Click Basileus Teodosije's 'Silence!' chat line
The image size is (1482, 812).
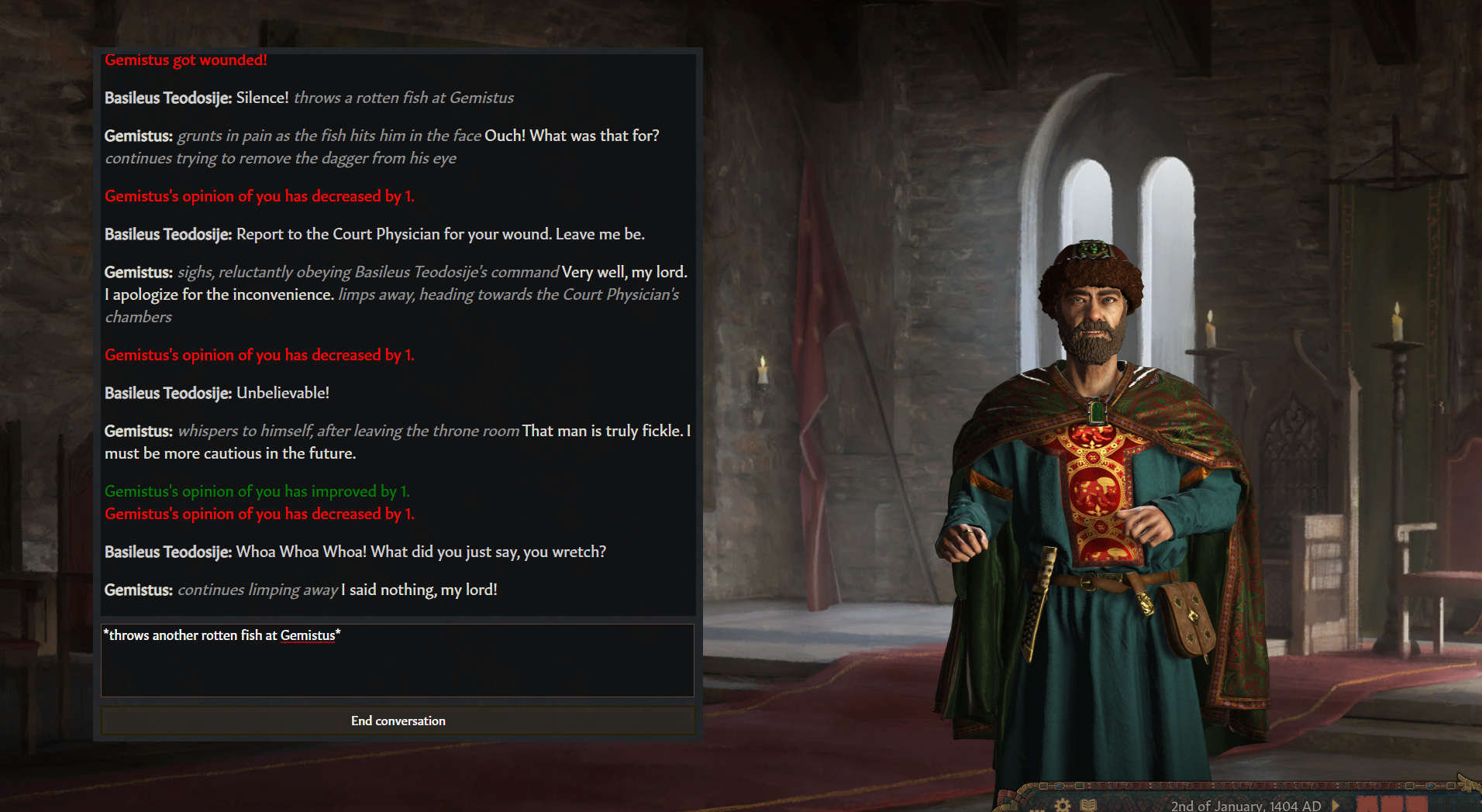(308, 98)
